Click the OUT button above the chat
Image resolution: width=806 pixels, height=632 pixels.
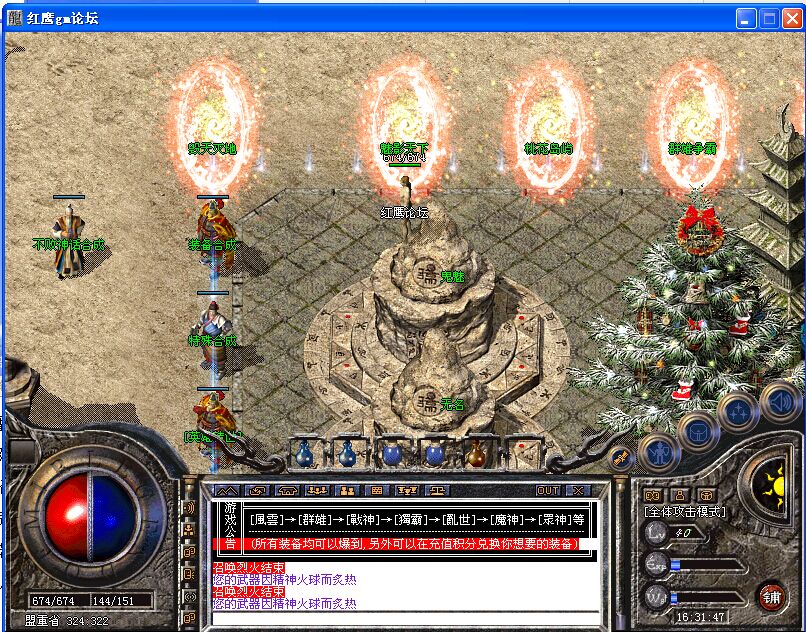click(548, 491)
